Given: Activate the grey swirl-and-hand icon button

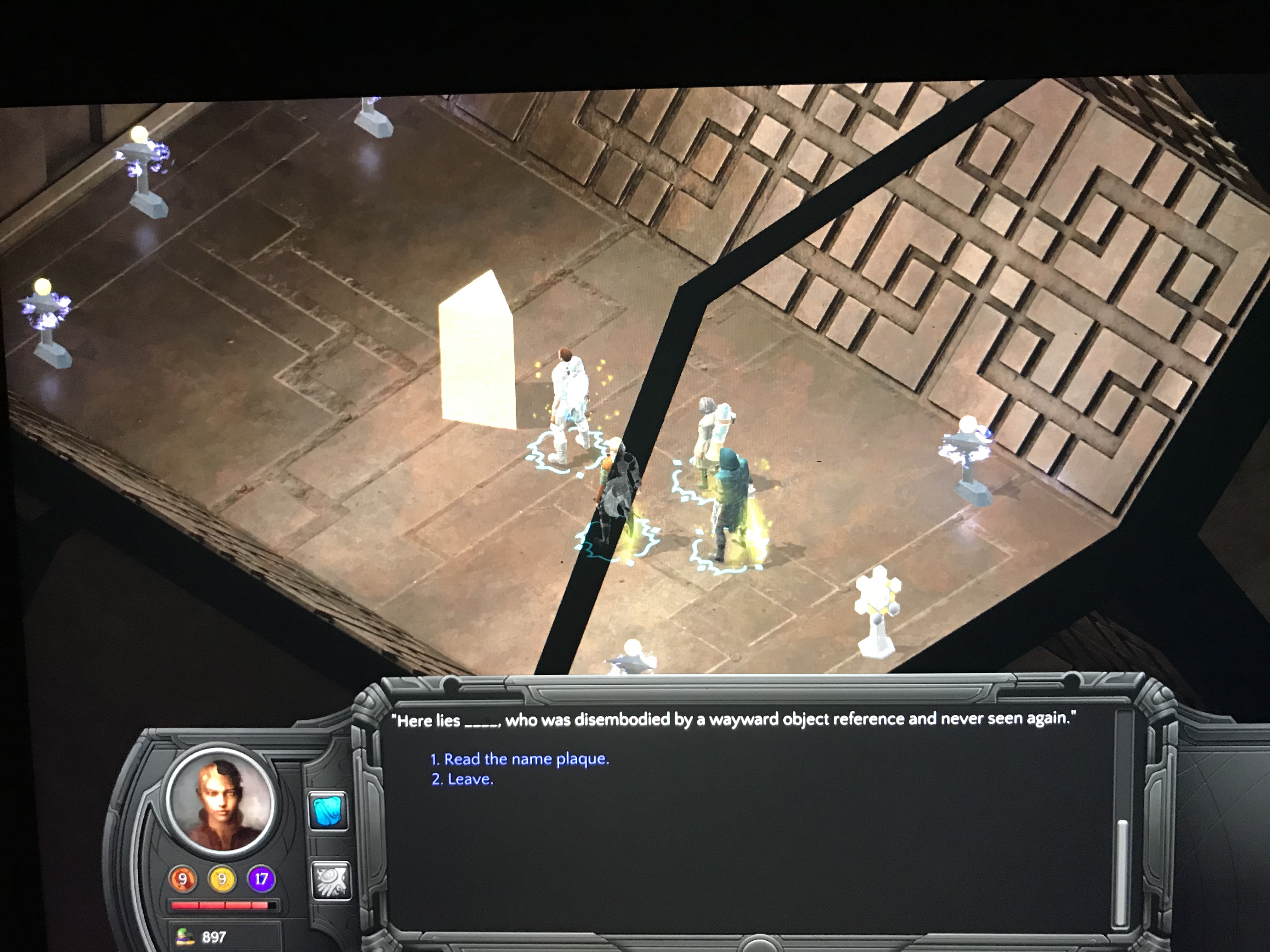Looking at the screenshot, I should click(x=330, y=880).
